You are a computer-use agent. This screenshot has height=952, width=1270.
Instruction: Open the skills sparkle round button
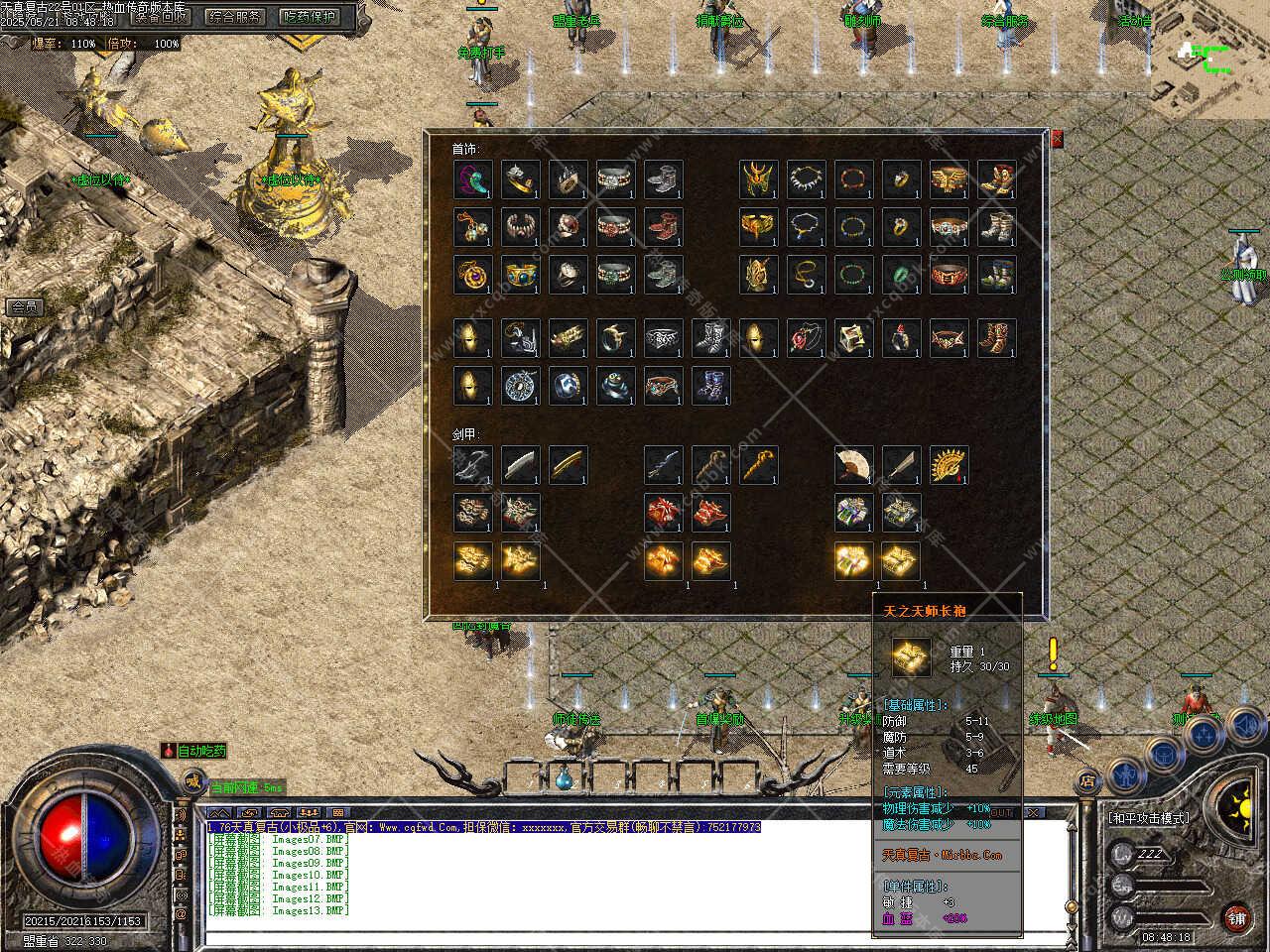1204,735
